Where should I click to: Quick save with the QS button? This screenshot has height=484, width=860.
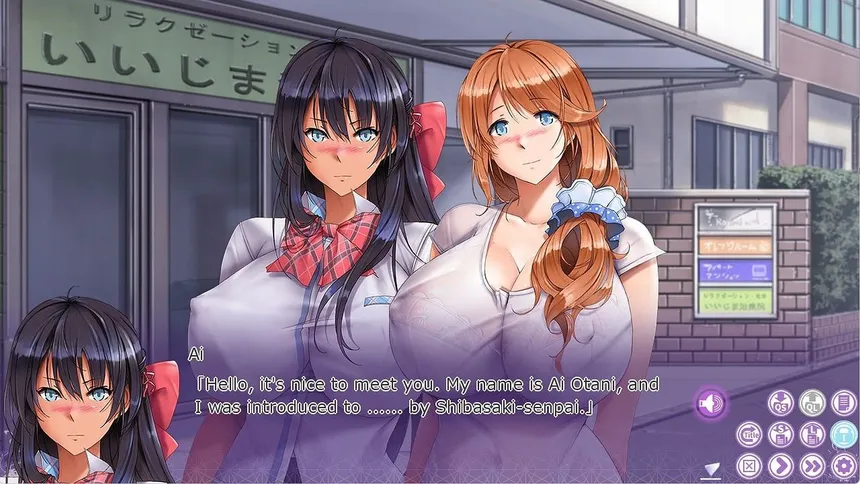(781, 403)
